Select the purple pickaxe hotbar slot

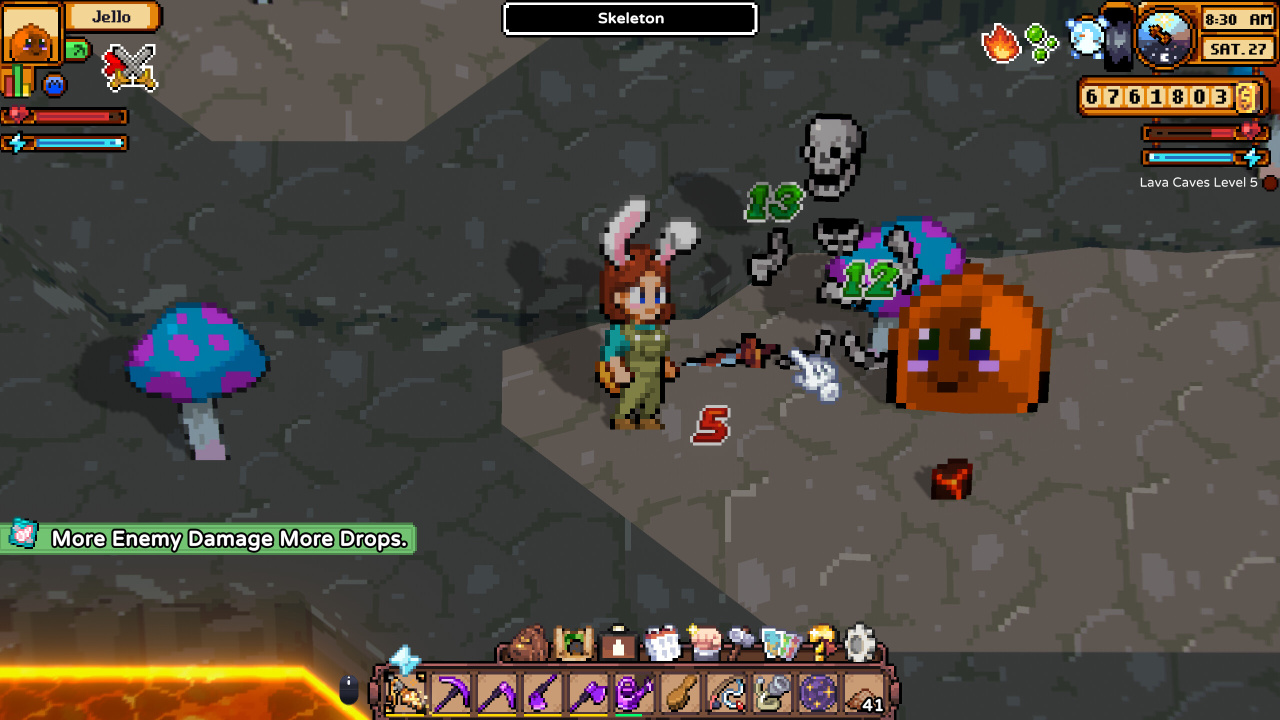click(x=451, y=693)
